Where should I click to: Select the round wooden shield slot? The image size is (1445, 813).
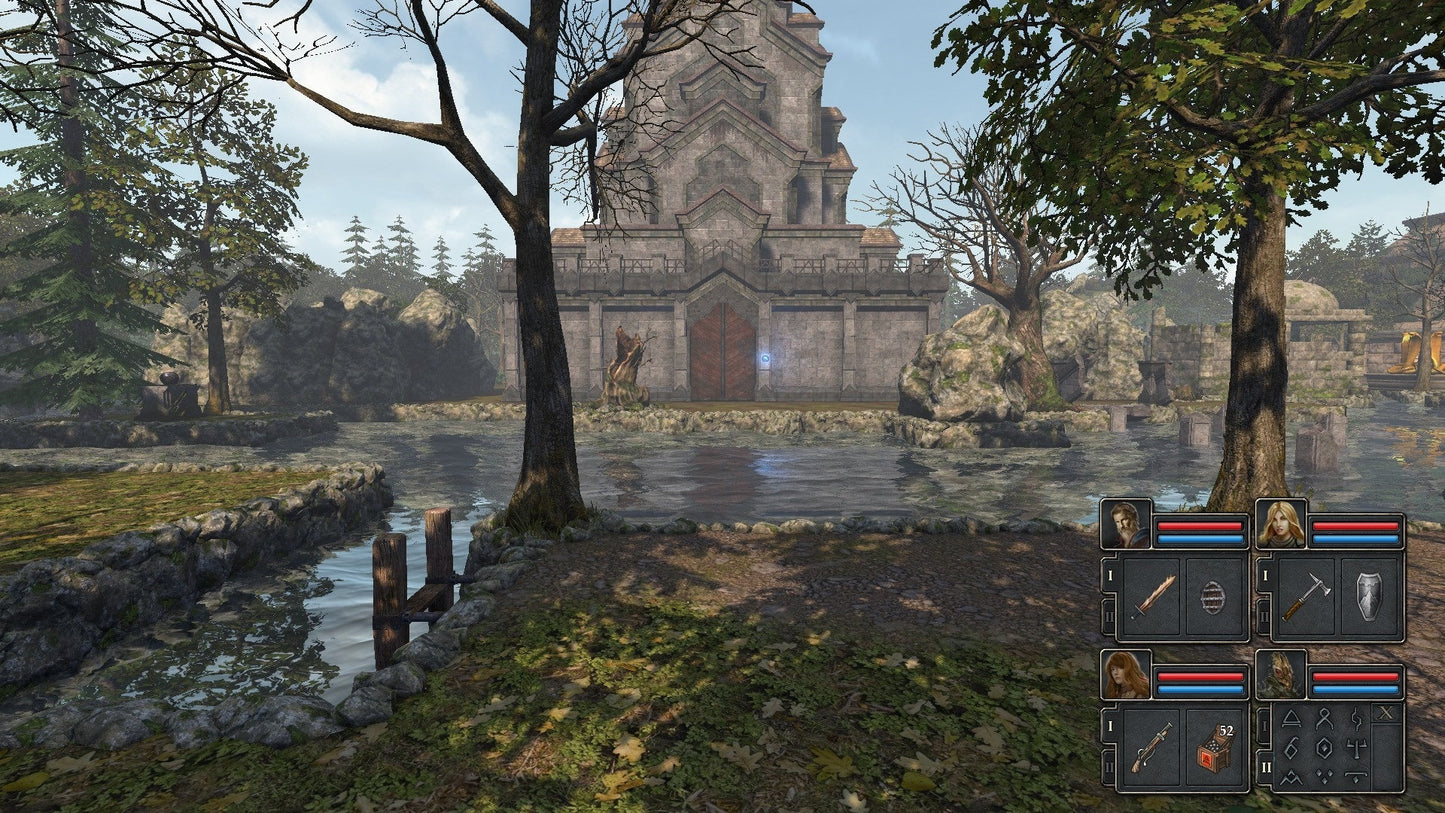click(1214, 597)
